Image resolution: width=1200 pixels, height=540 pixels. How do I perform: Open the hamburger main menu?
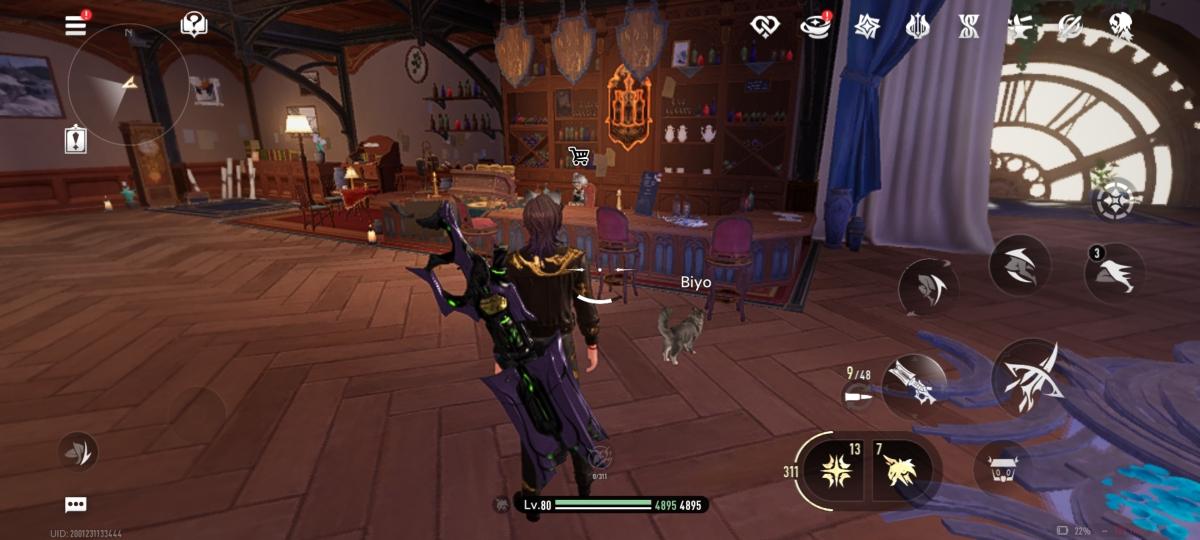pos(76,25)
